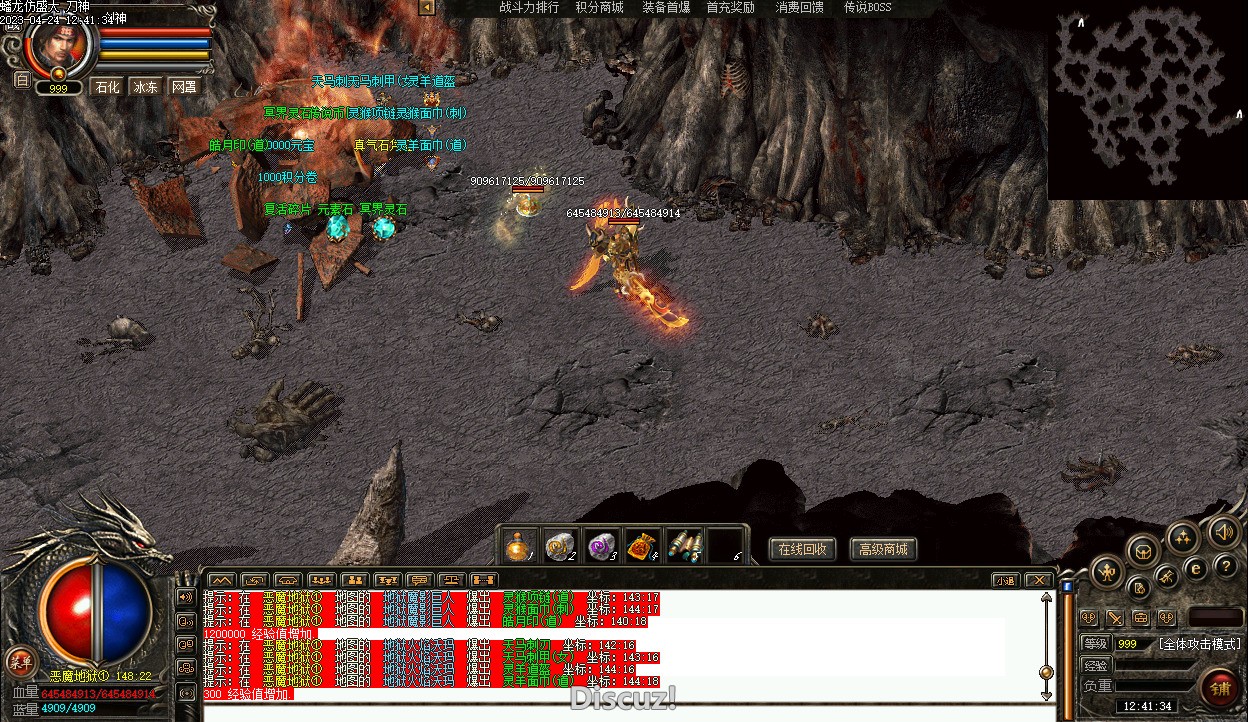1248x722 pixels.
Task: Open the 积分商城 points shop
Action: (599, 7)
